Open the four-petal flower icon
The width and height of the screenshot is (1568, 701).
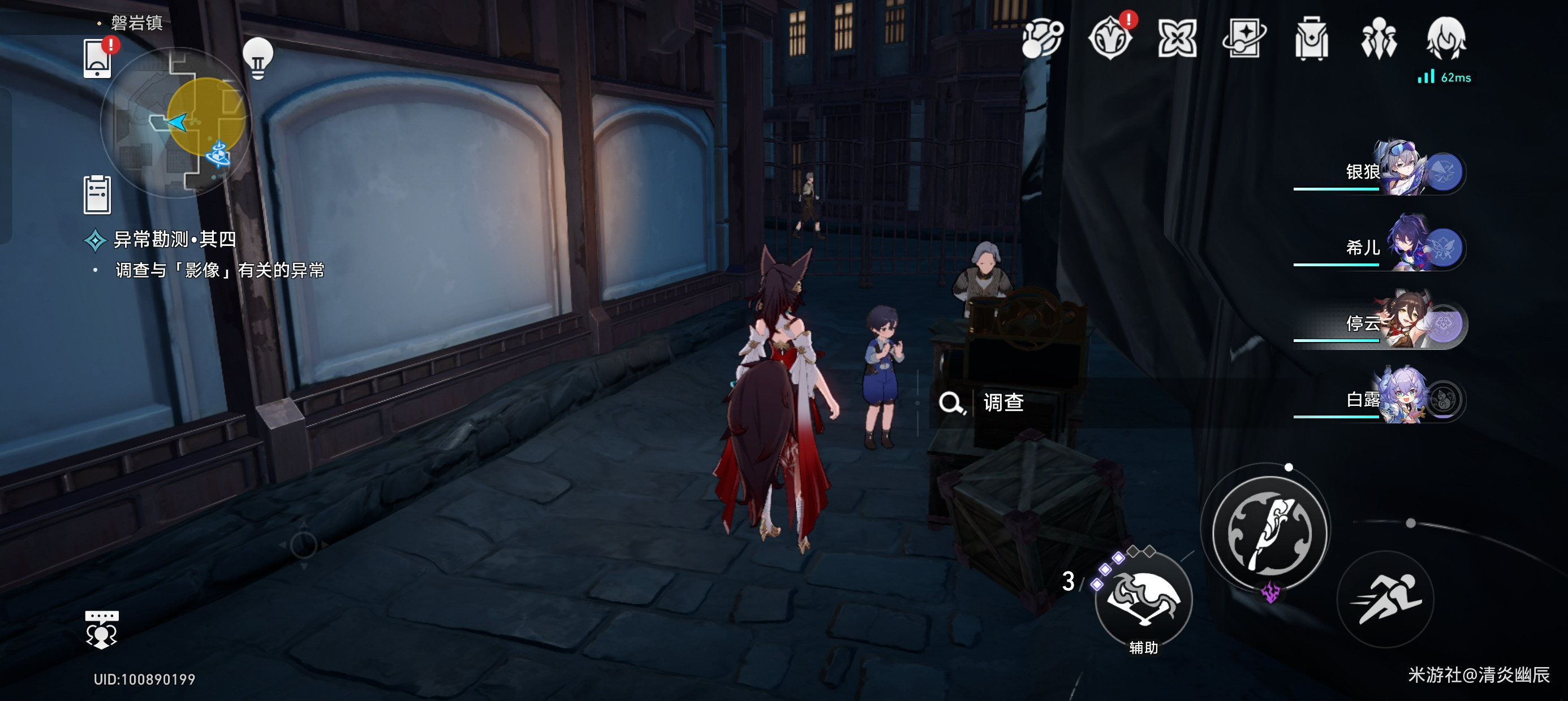point(1177,38)
